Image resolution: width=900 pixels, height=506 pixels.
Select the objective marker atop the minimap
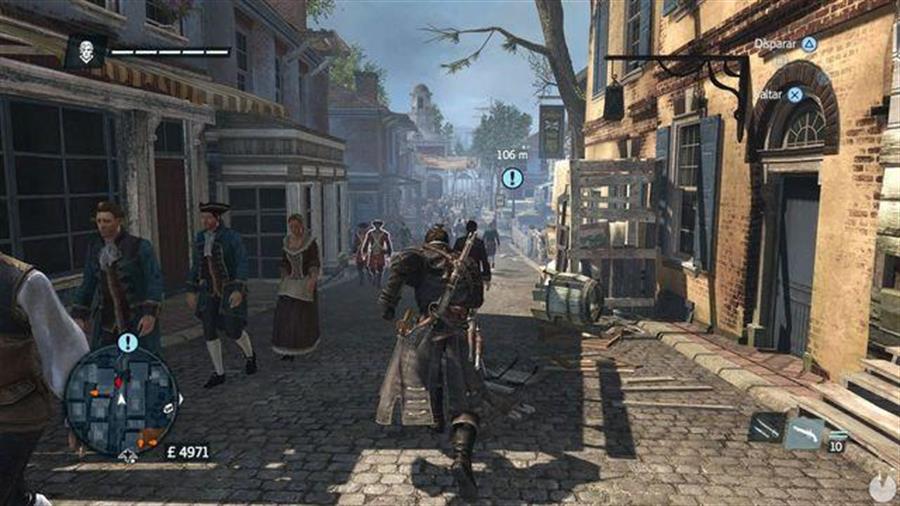(127, 343)
